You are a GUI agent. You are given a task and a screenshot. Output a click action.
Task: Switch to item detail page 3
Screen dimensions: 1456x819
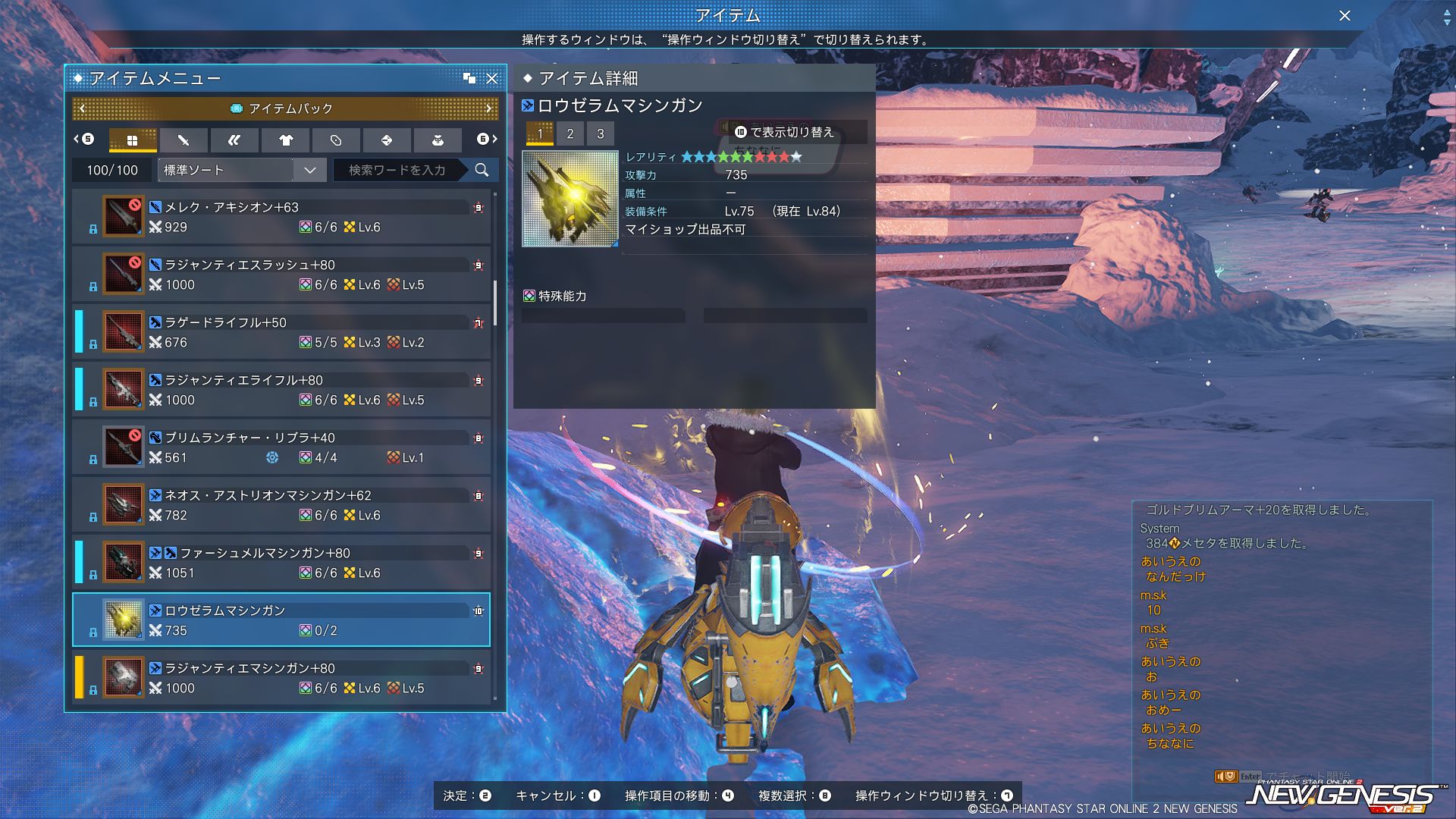tap(601, 133)
